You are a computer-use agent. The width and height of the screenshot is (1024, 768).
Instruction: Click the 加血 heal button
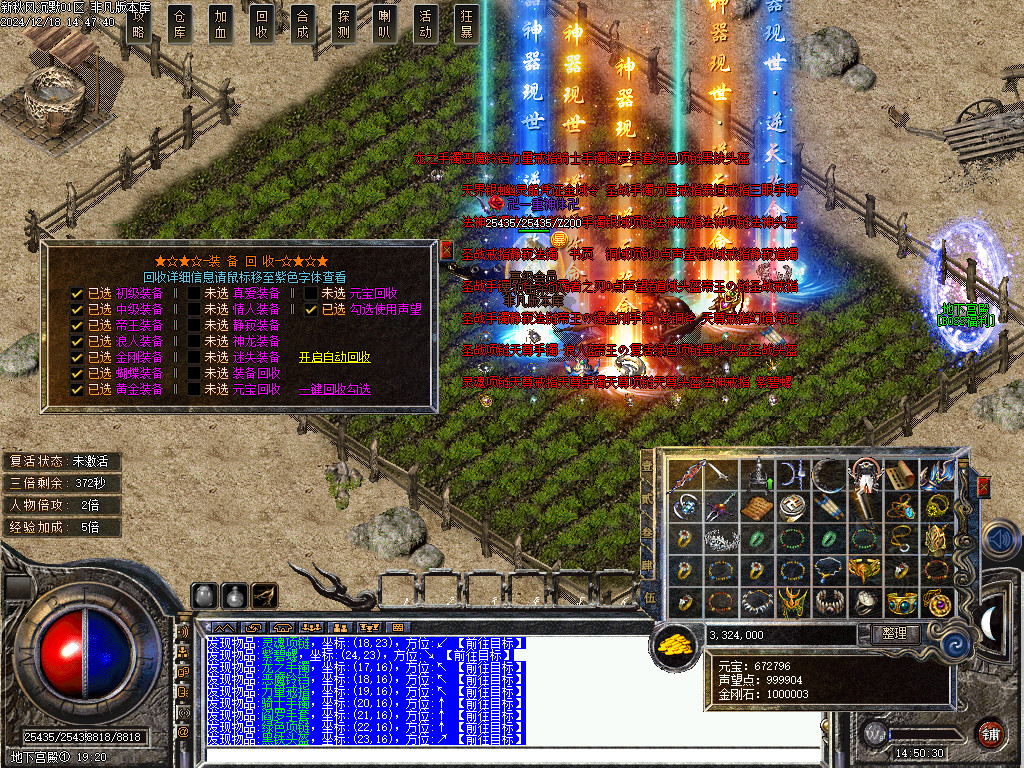tap(221, 24)
